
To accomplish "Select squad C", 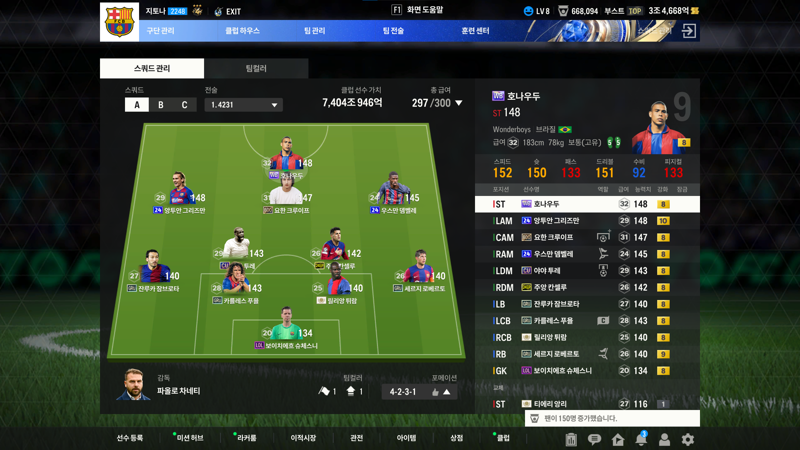I will (x=184, y=105).
